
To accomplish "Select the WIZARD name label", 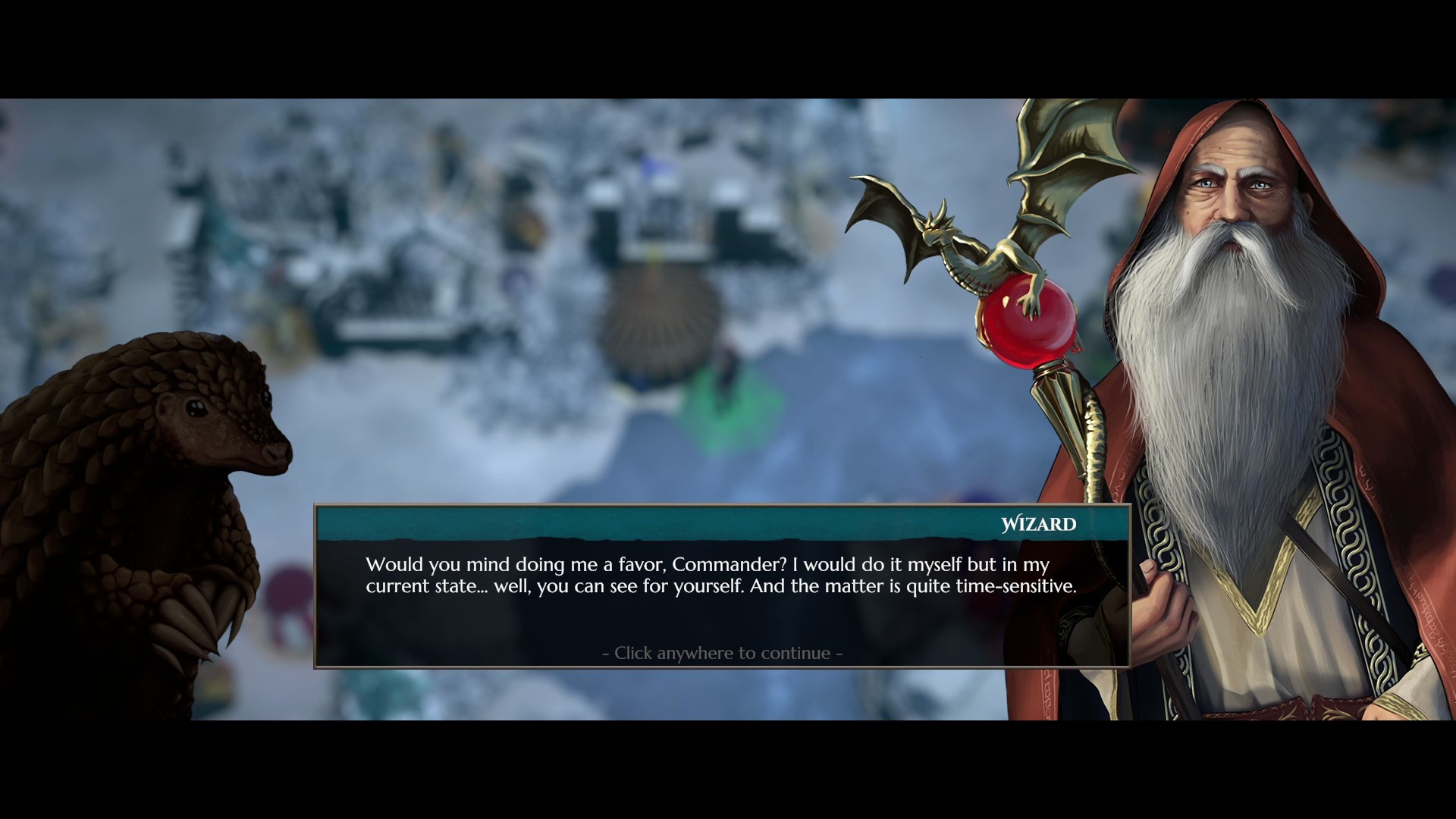I will 1037,523.
